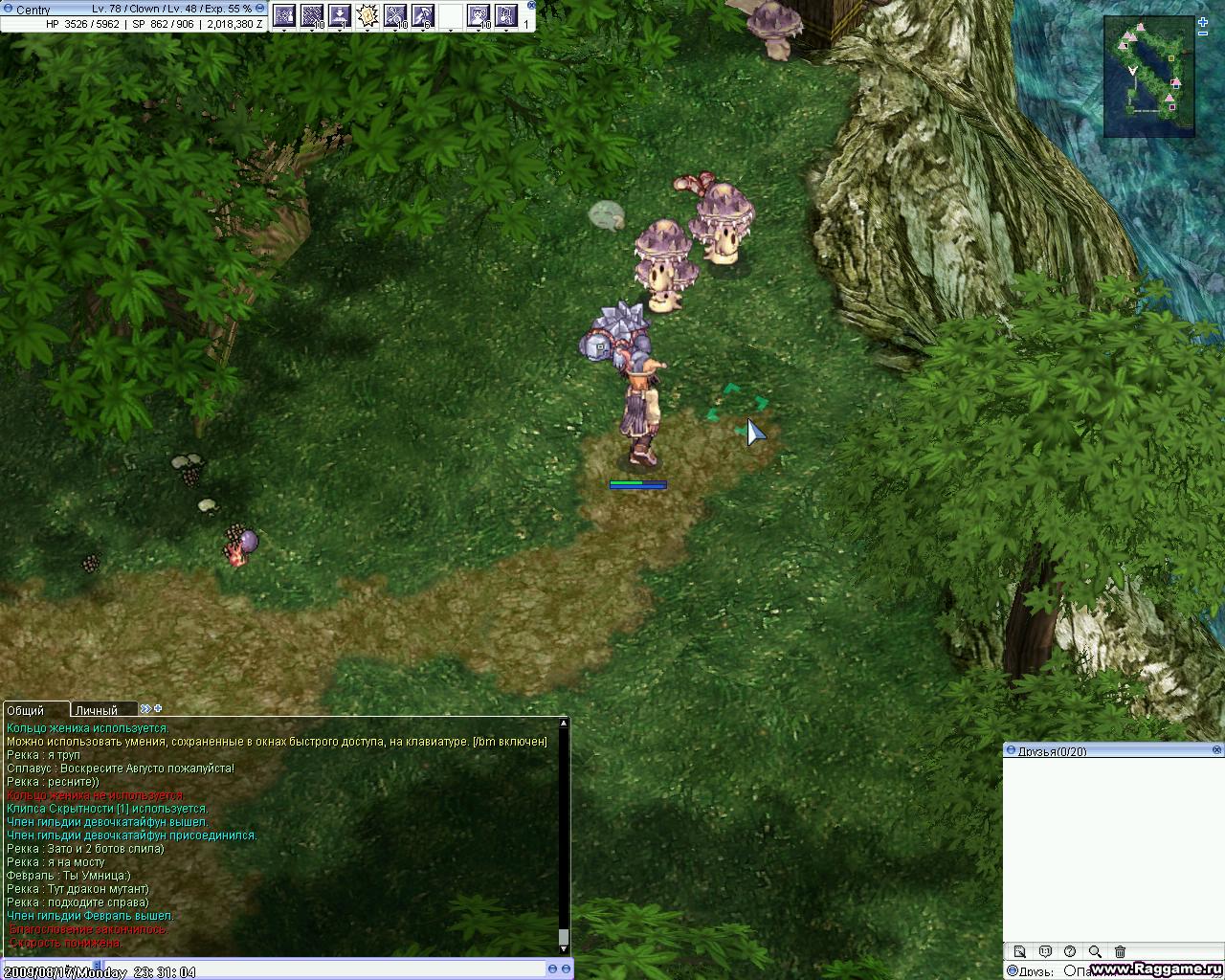Click the minimap
The height and width of the screenshot is (980, 1225).
(x=1149, y=76)
